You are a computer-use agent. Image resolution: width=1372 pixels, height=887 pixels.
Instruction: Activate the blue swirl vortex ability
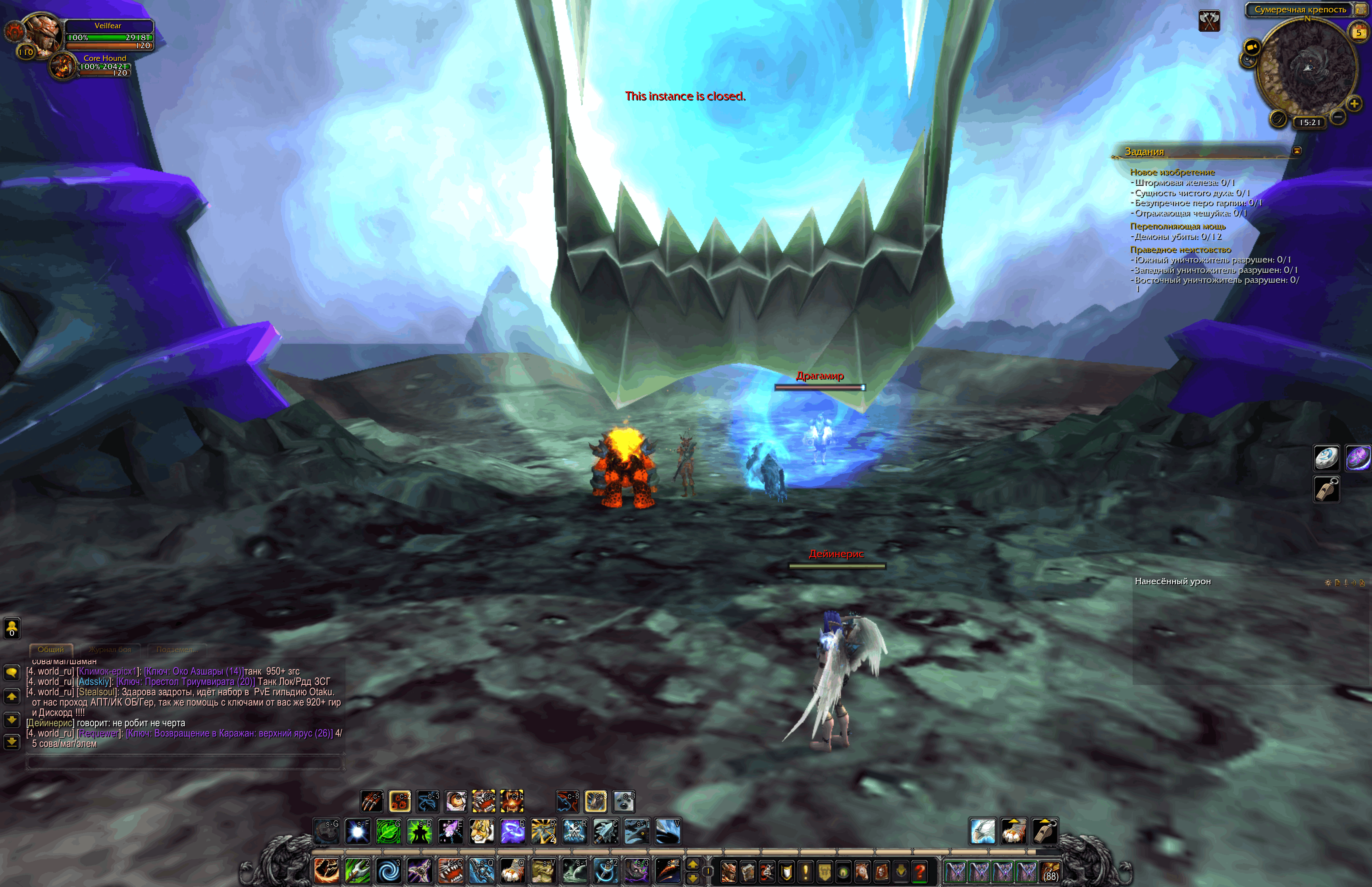click(388, 871)
